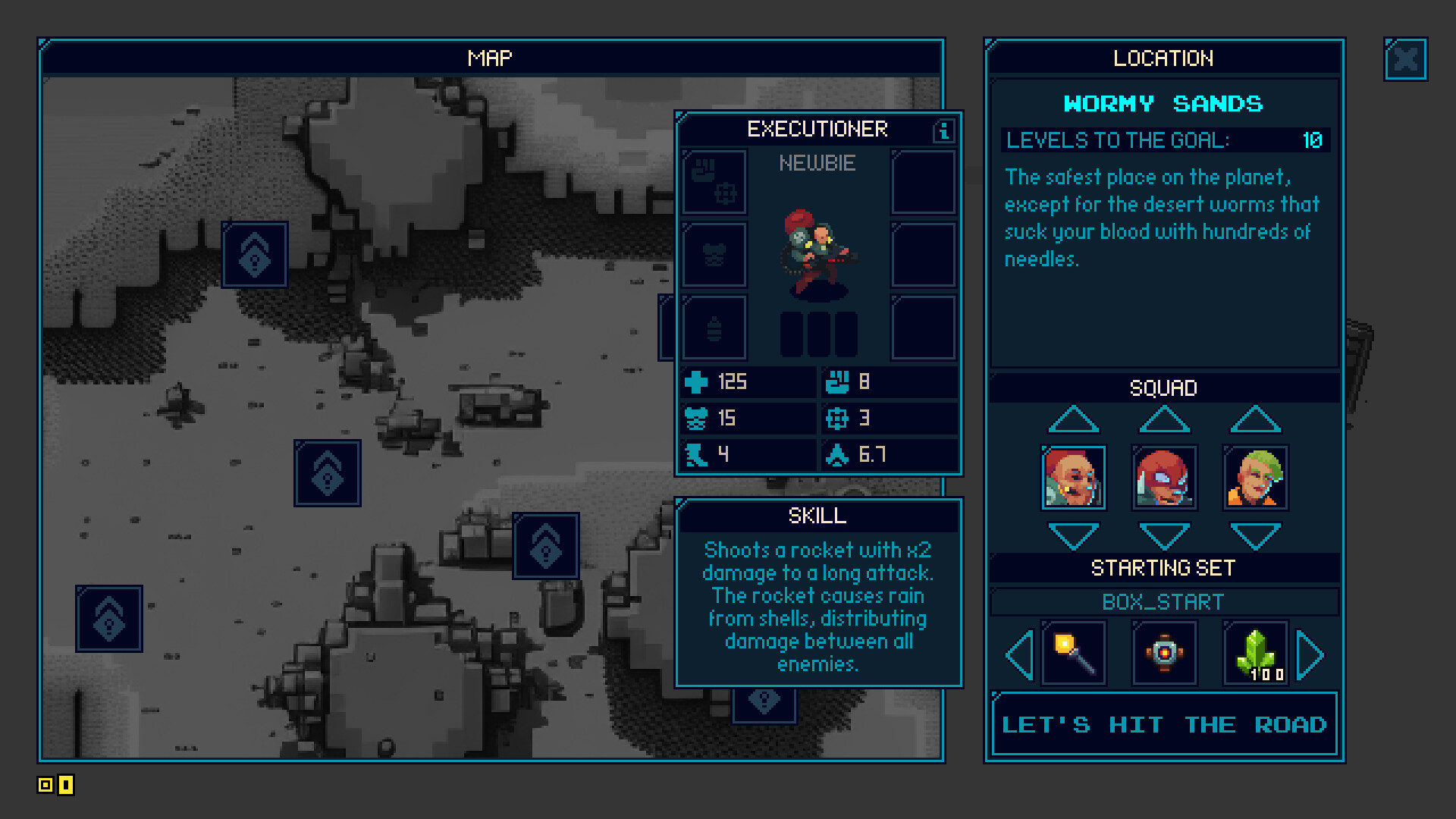Click the turret gadget in the starting set
The image size is (1456, 819).
pyautogui.click(x=1164, y=653)
